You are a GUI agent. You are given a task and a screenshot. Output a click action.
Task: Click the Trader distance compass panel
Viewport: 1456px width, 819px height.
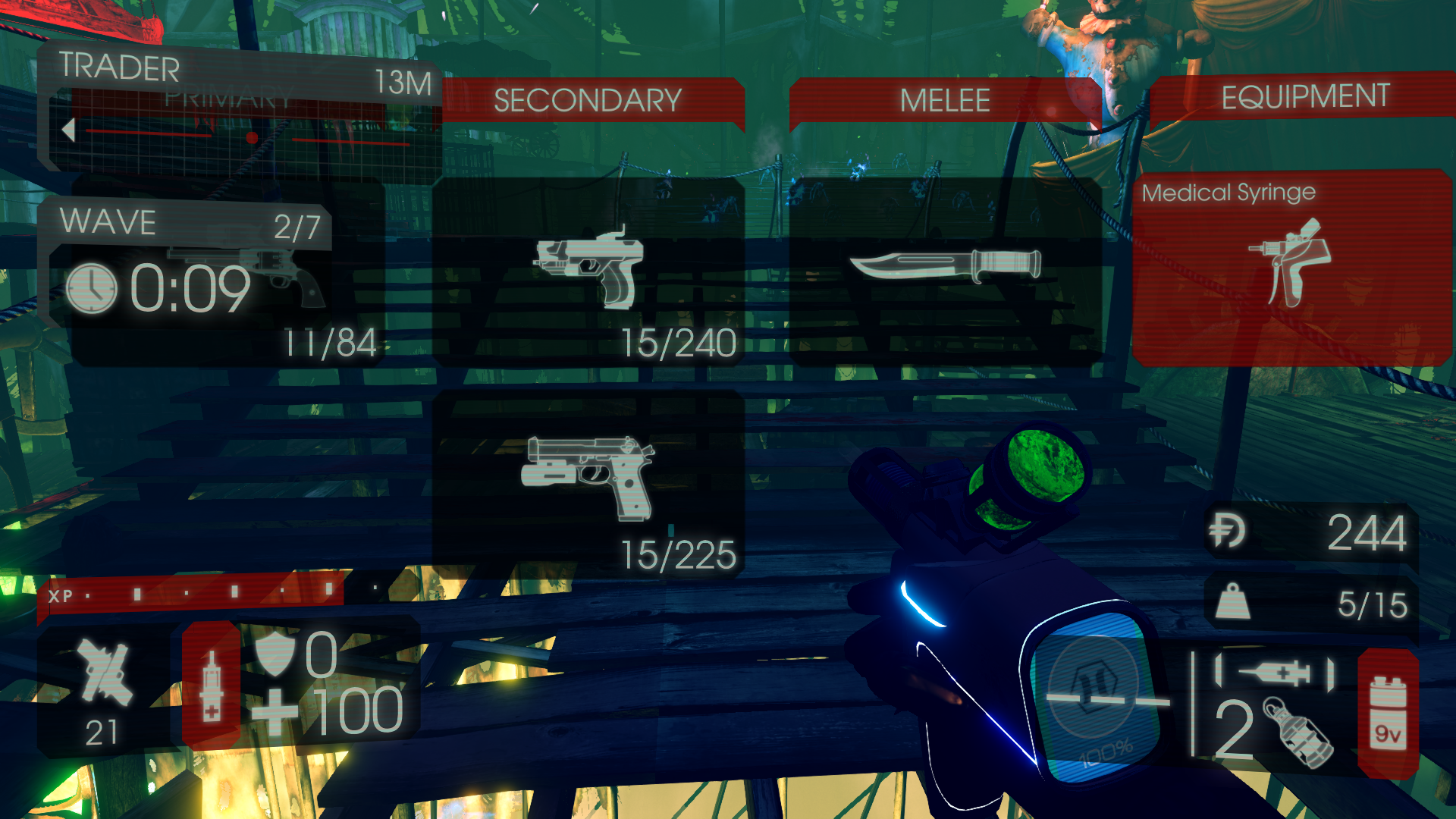pyautogui.click(x=239, y=114)
